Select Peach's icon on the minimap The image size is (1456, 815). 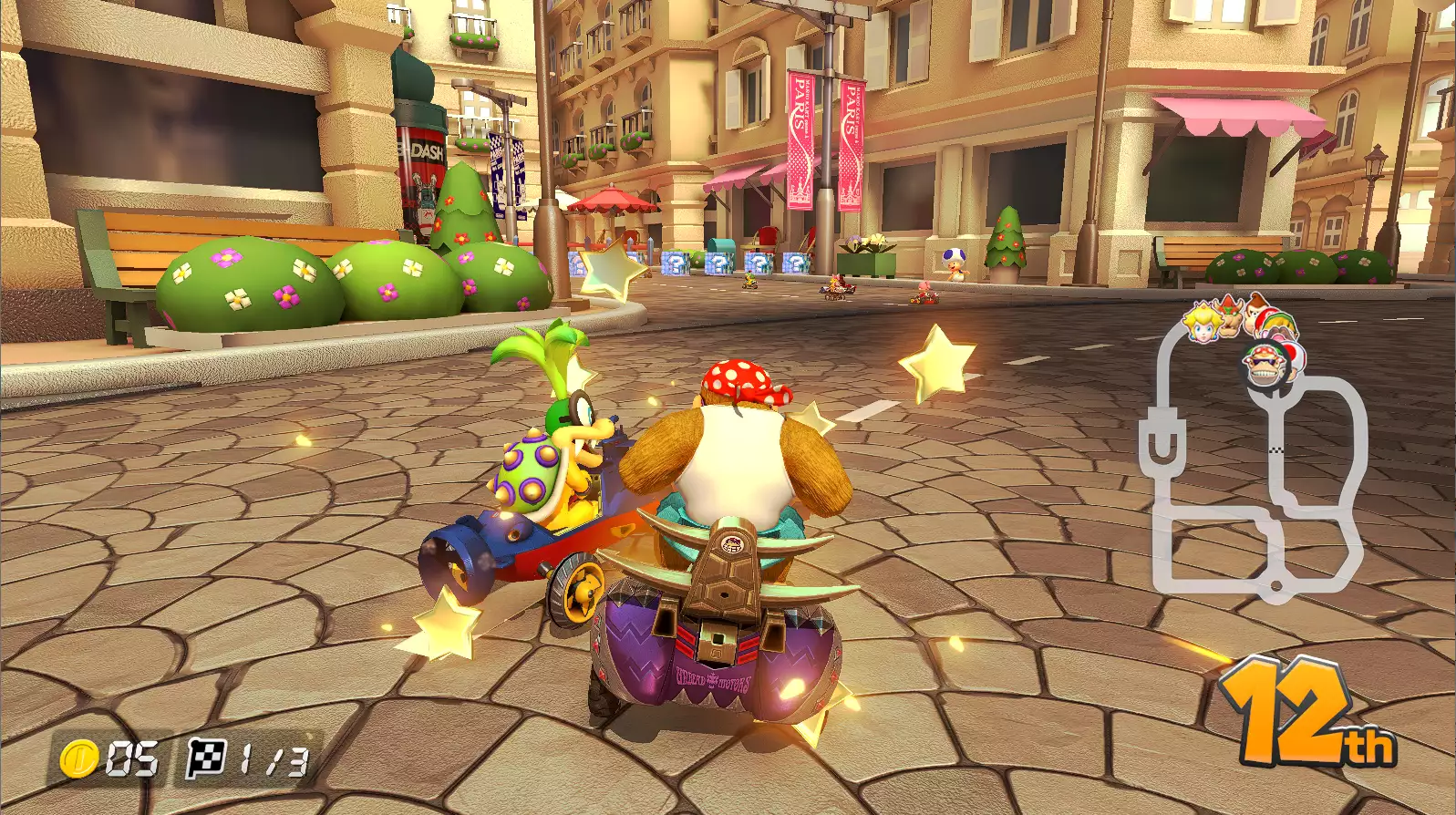pos(1201,322)
